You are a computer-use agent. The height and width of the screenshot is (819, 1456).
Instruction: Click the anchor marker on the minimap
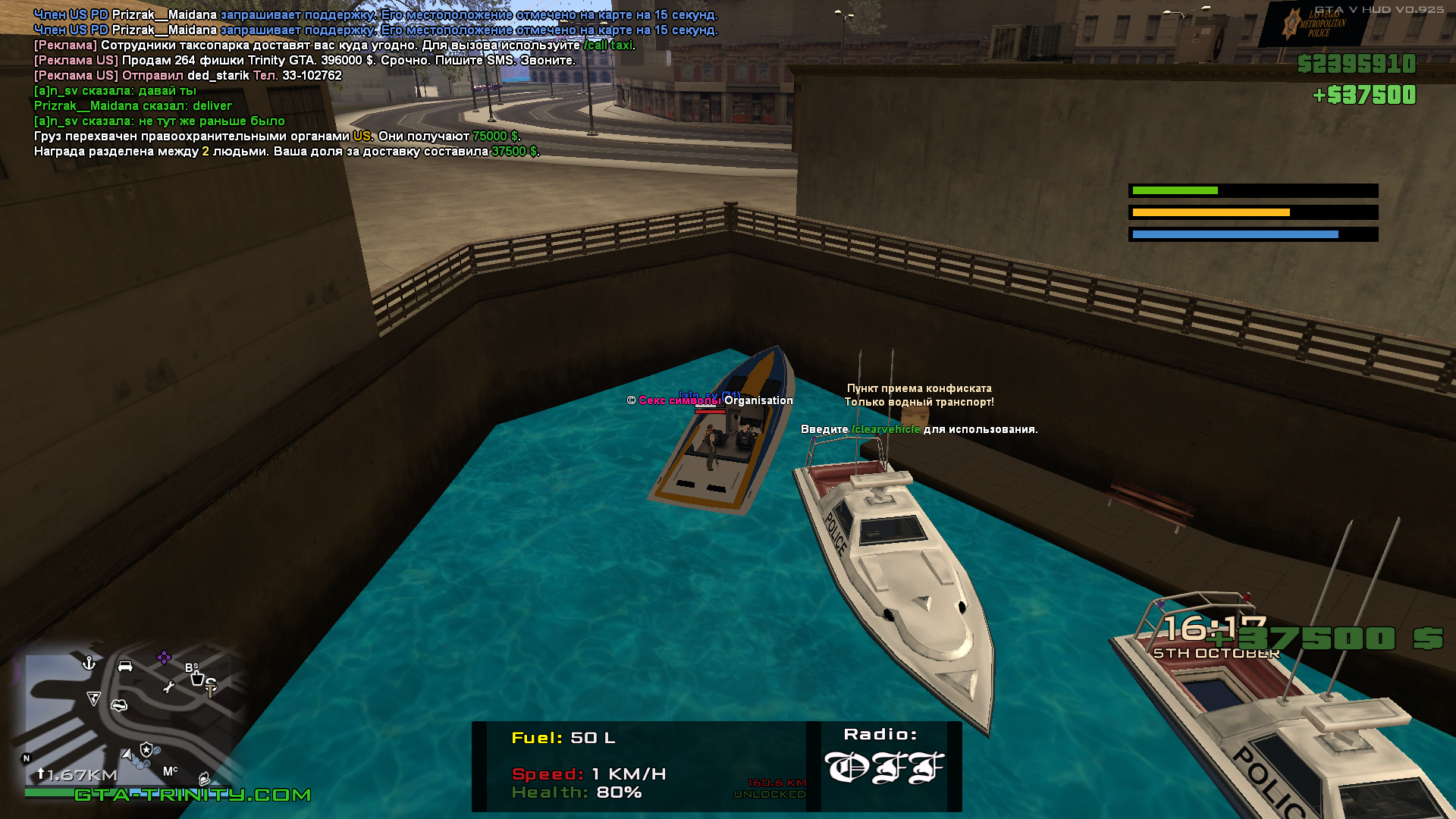point(89,664)
